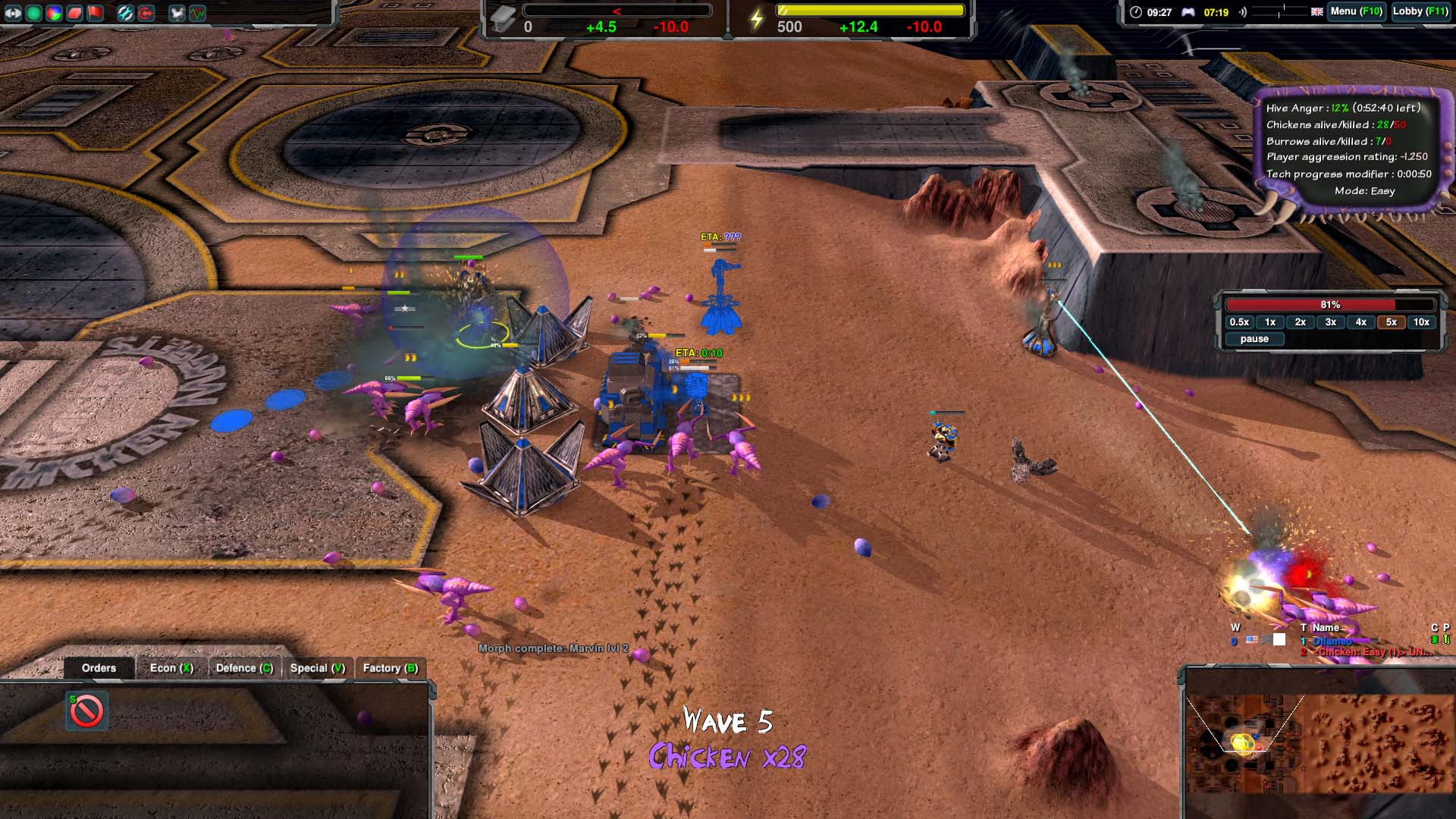Screen dimensions: 1456x819
Task: Click the RGB color circle icon
Action: [54, 13]
